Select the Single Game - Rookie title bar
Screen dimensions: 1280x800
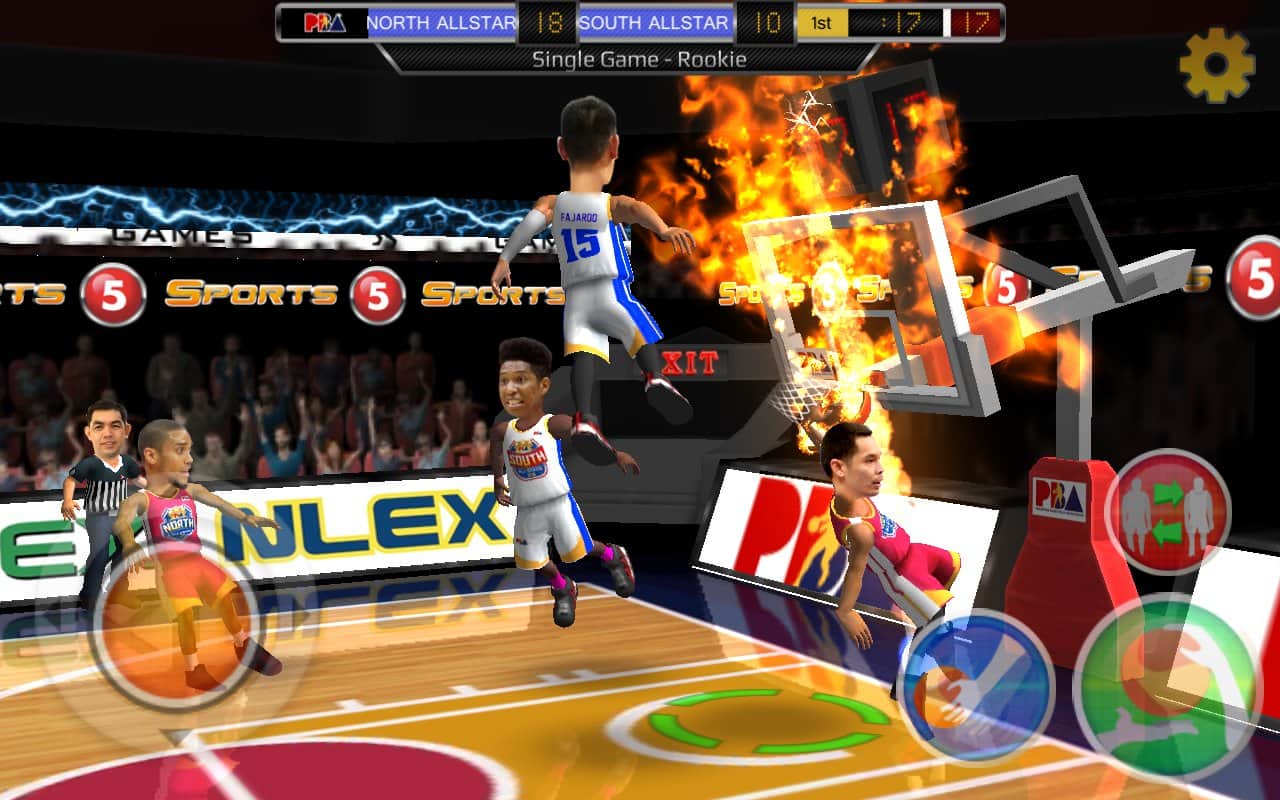click(640, 58)
